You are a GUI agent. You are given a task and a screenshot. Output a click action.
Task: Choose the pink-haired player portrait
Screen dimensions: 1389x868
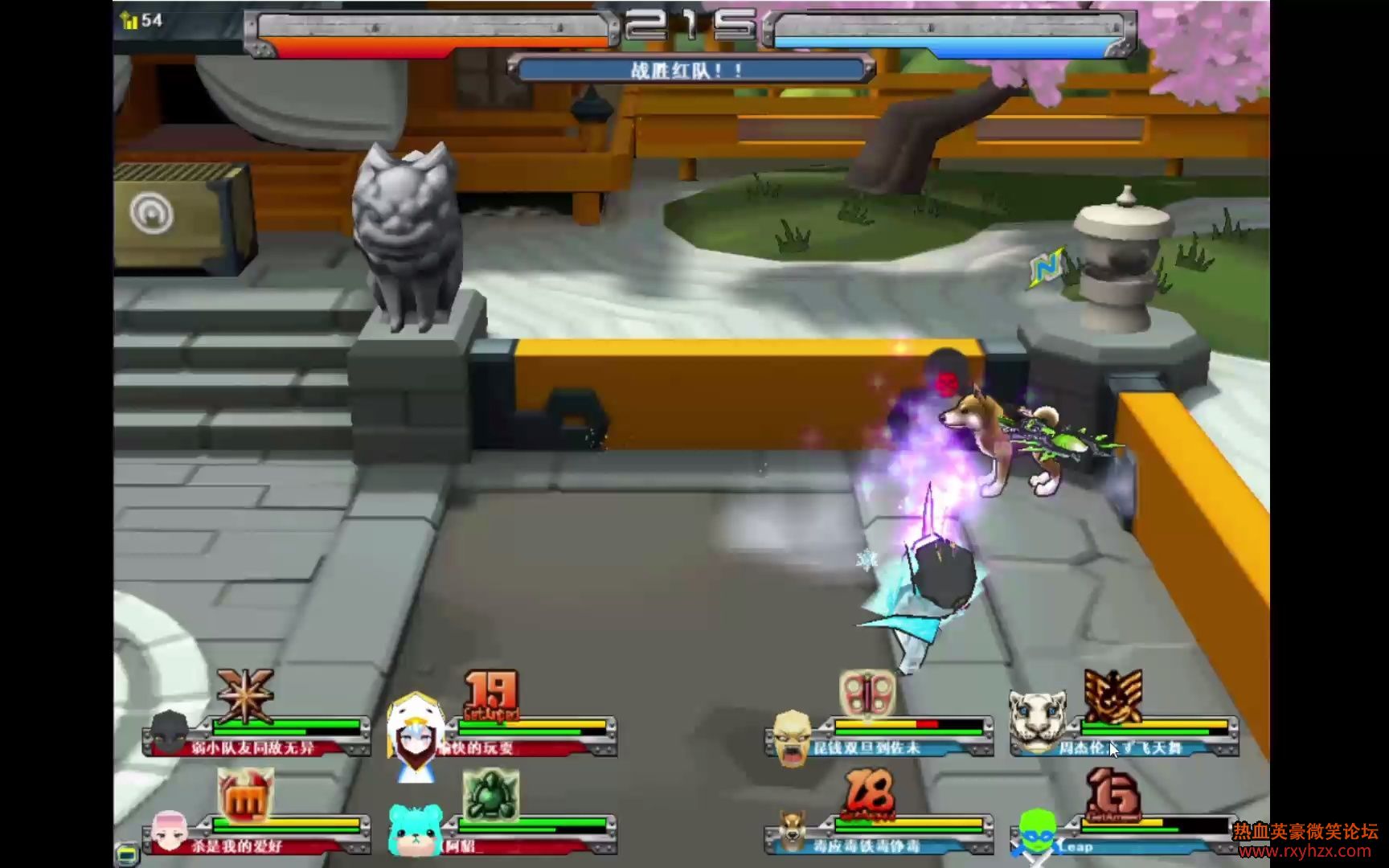click(x=169, y=831)
